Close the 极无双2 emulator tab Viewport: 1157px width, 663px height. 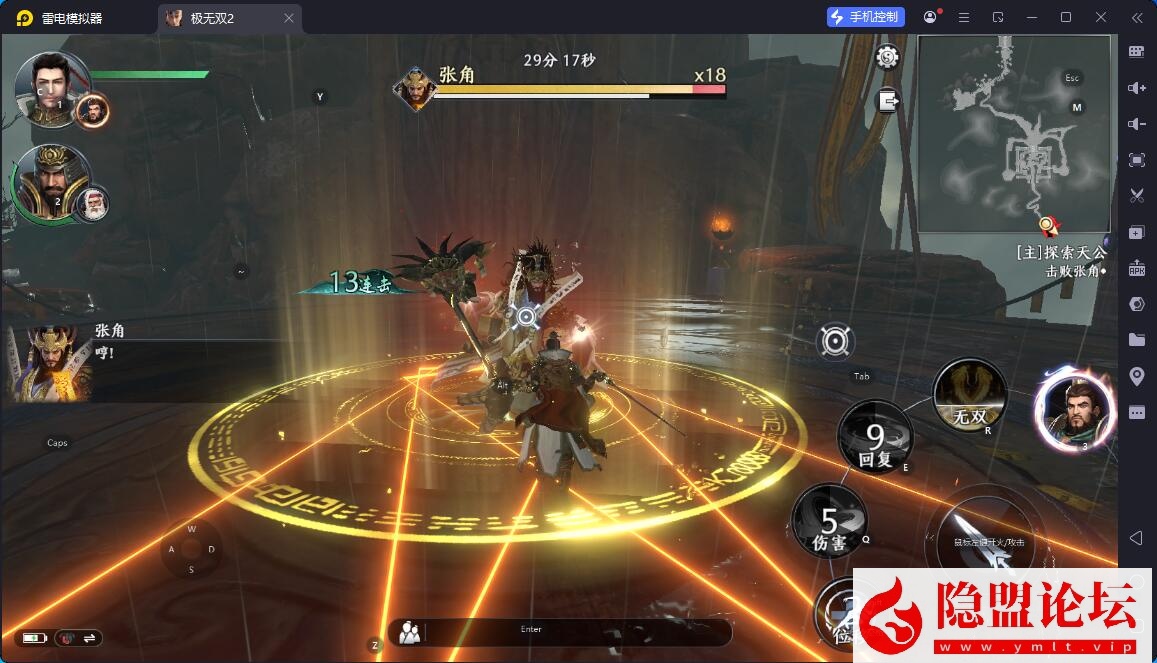(x=289, y=18)
